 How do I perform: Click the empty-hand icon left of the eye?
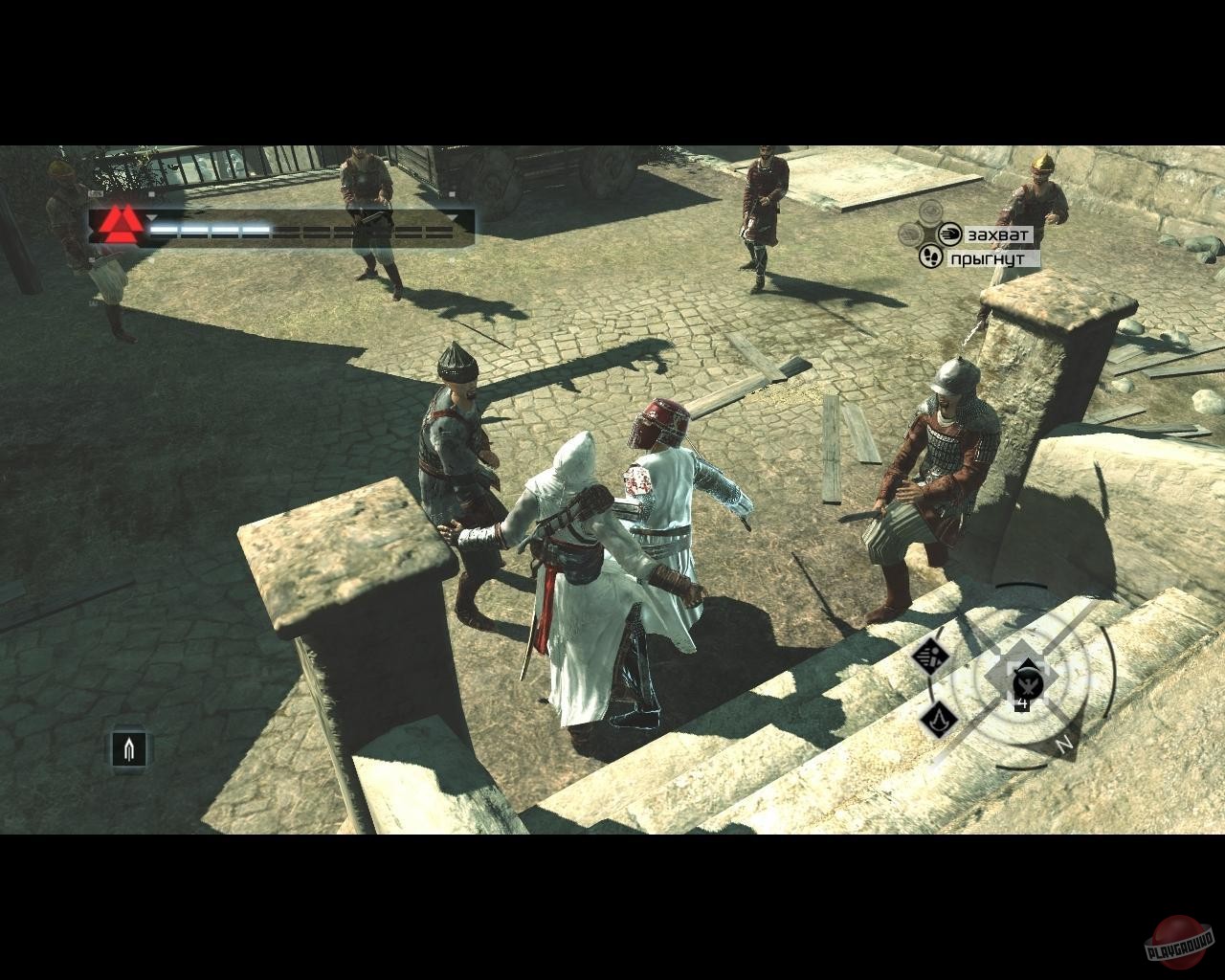coord(910,234)
